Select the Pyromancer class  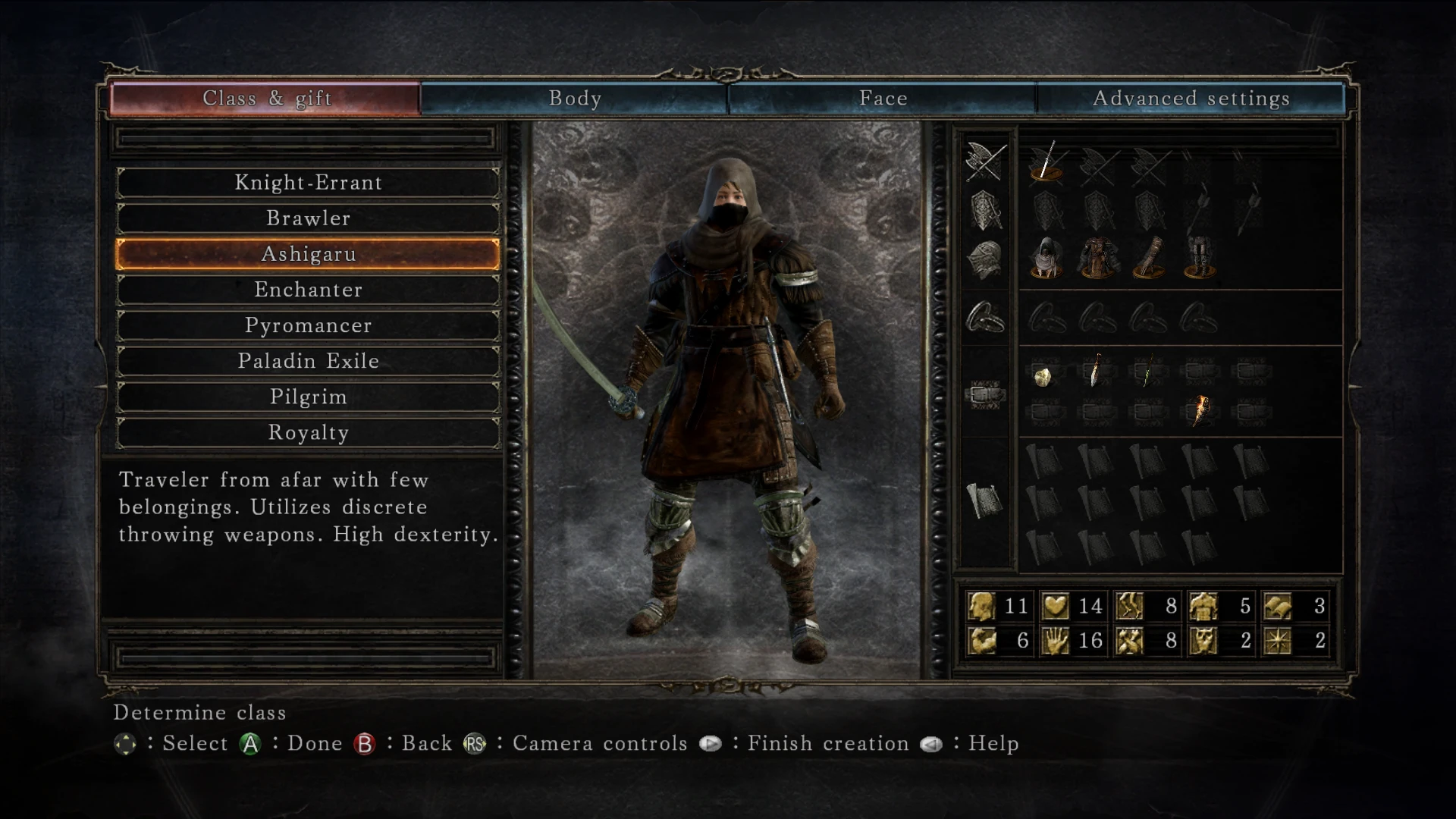pos(308,325)
